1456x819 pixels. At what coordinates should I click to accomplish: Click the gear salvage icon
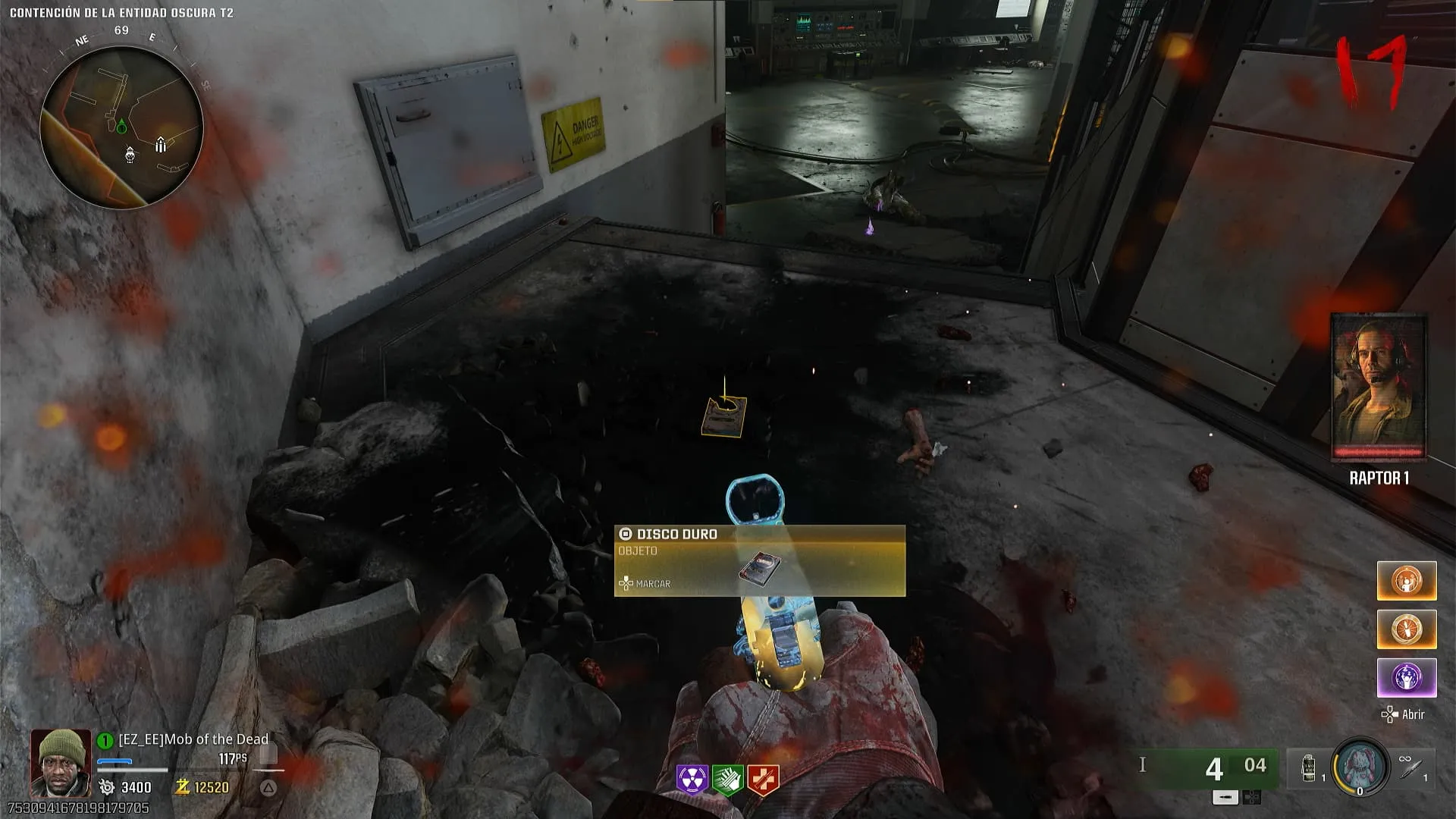click(107, 787)
